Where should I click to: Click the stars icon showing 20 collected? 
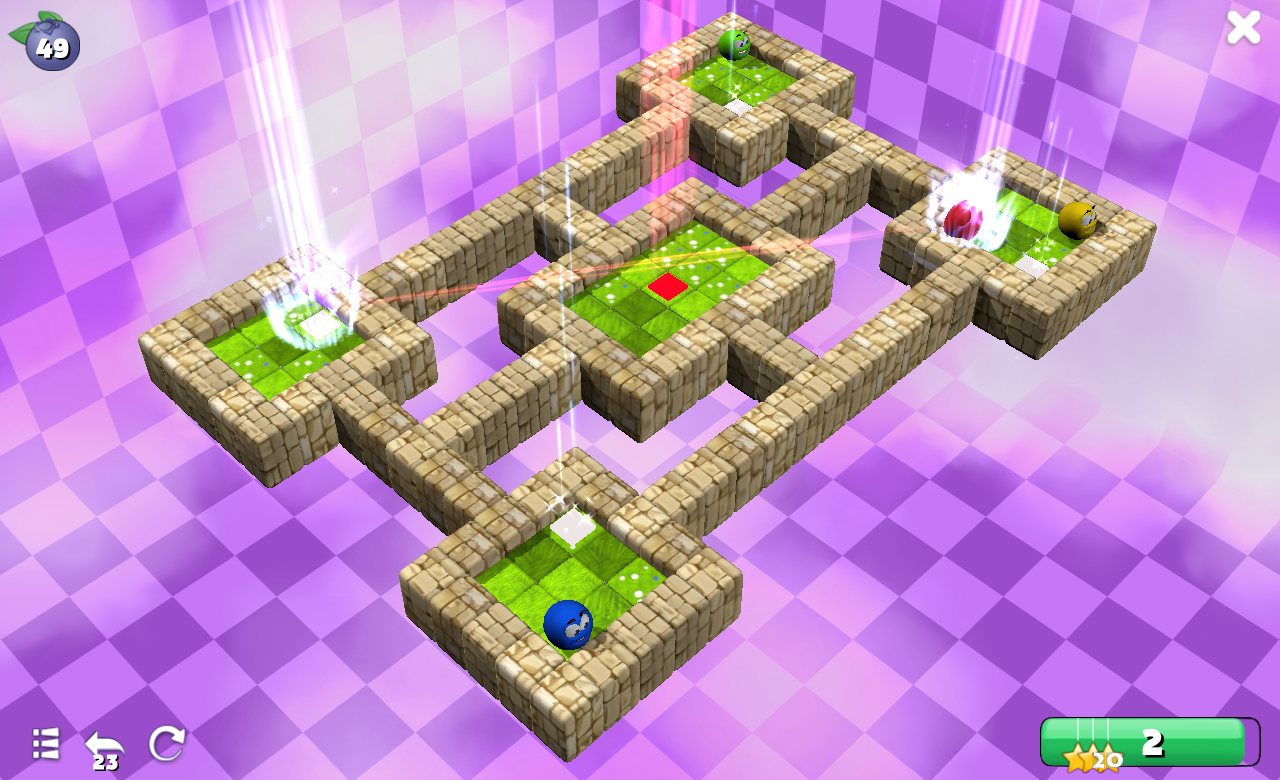[1090, 757]
